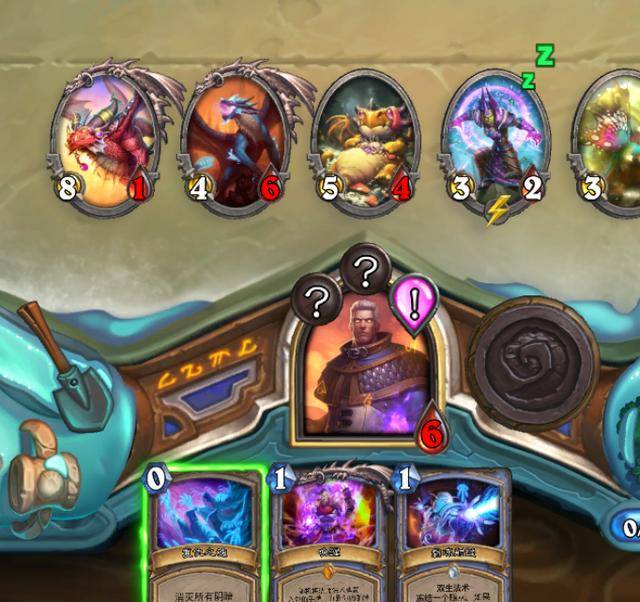Select the dark winged dragon 4/6 minion
The width and height of the screenshot is (640, 602).
232,140
